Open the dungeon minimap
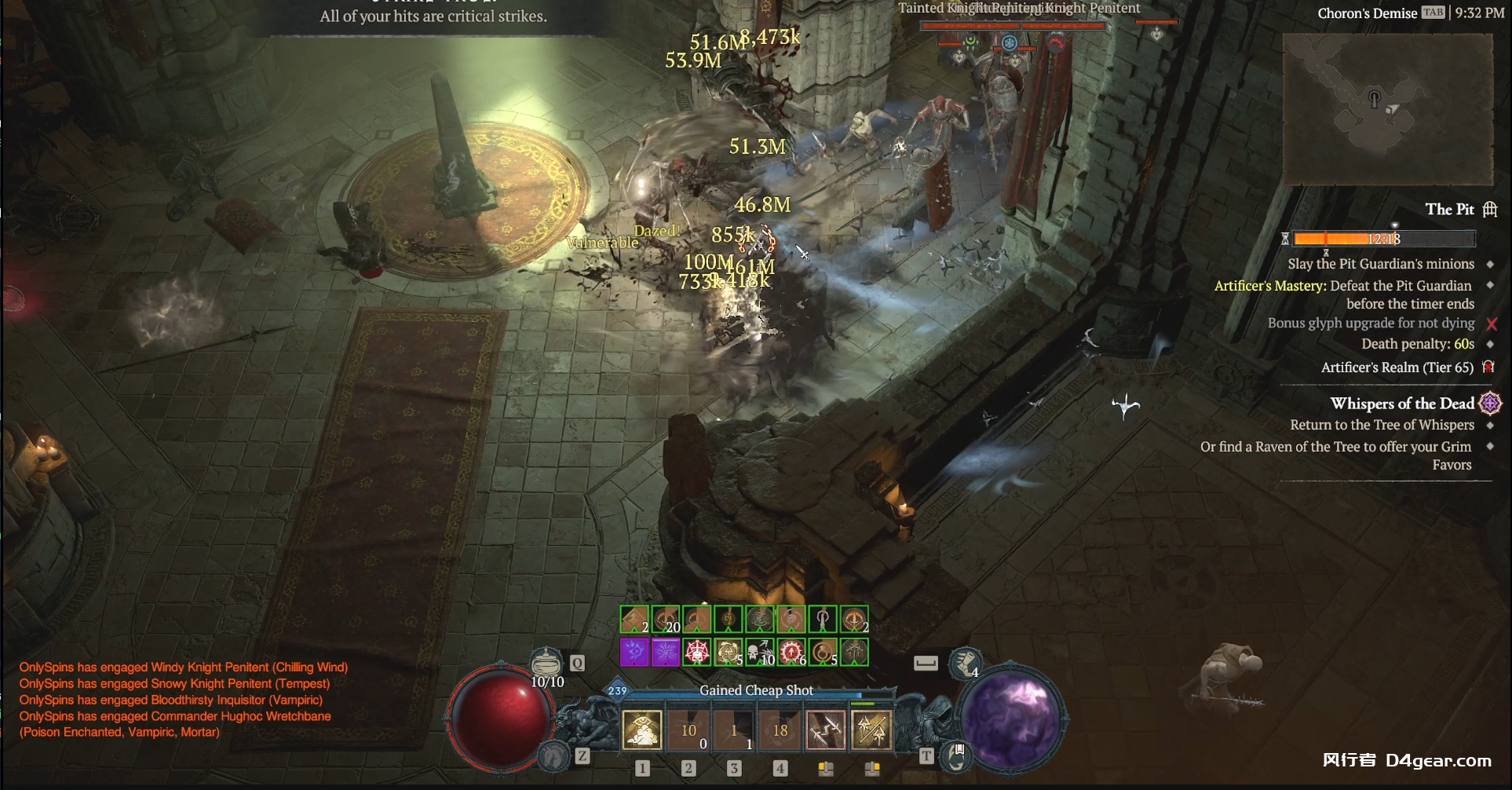The image size is (1512, 790). (x=1387, y=108)
